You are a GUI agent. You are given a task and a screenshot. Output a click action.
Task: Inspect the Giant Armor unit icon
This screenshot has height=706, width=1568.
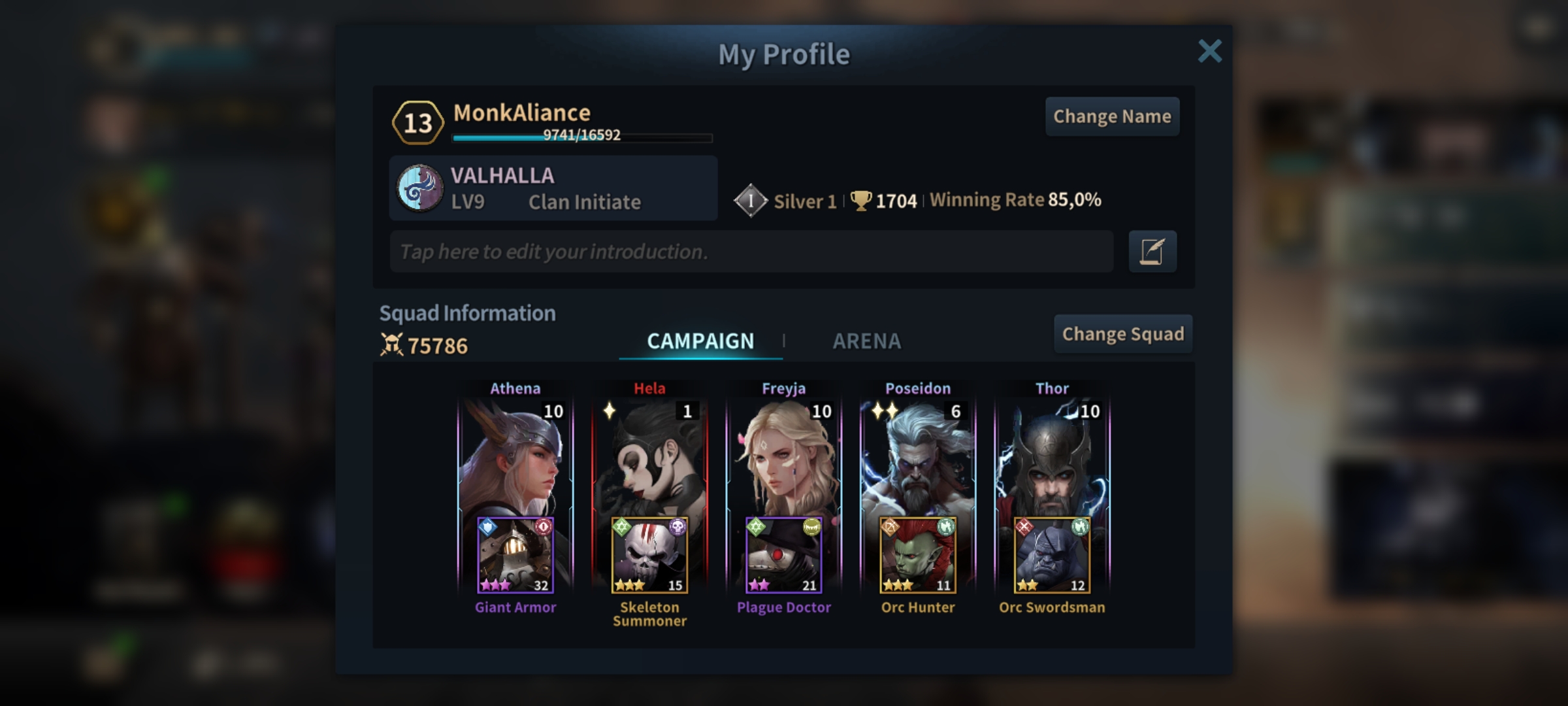click(x=515, y=556)
